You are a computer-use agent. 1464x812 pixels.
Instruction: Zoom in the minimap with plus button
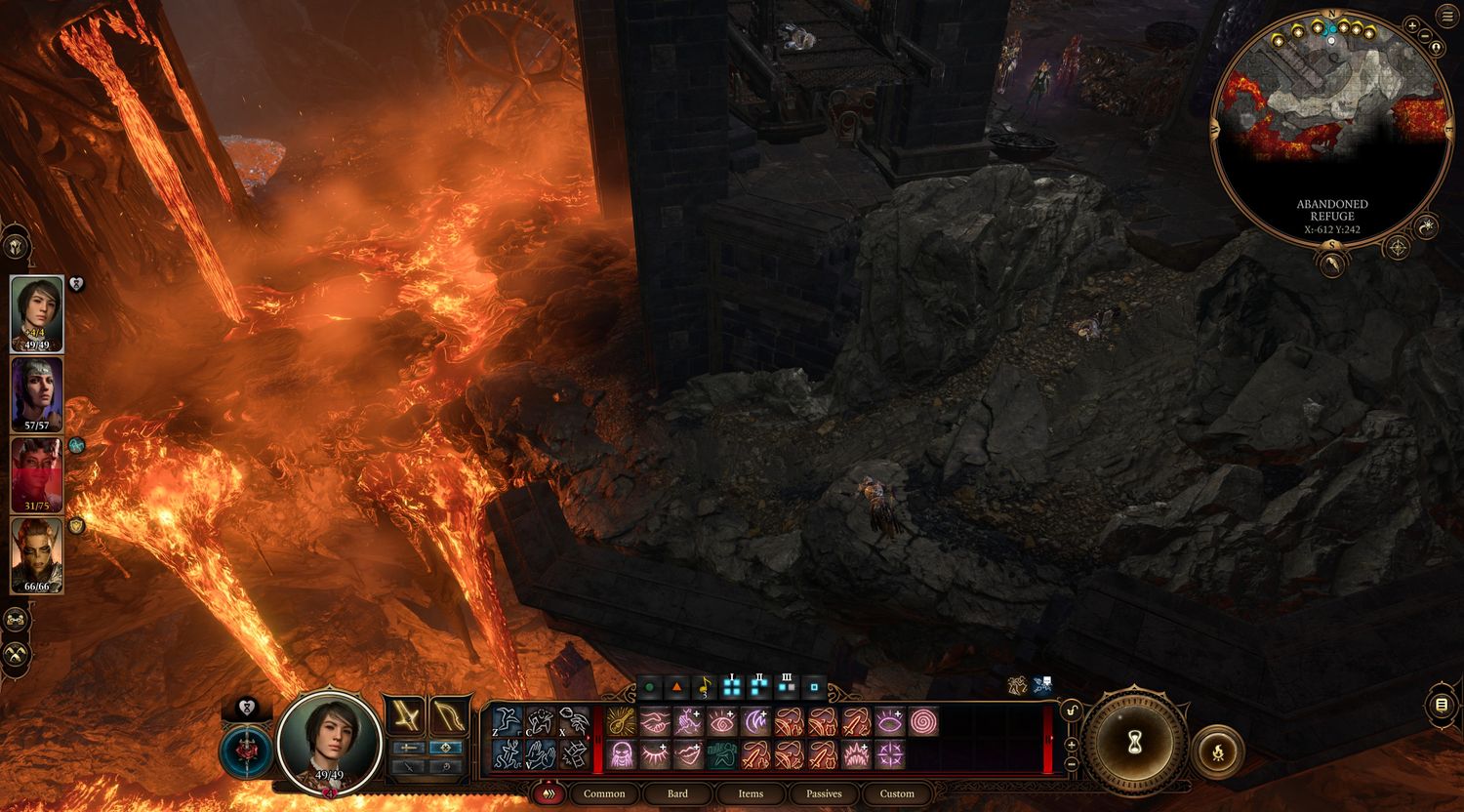pos(1412,25)
